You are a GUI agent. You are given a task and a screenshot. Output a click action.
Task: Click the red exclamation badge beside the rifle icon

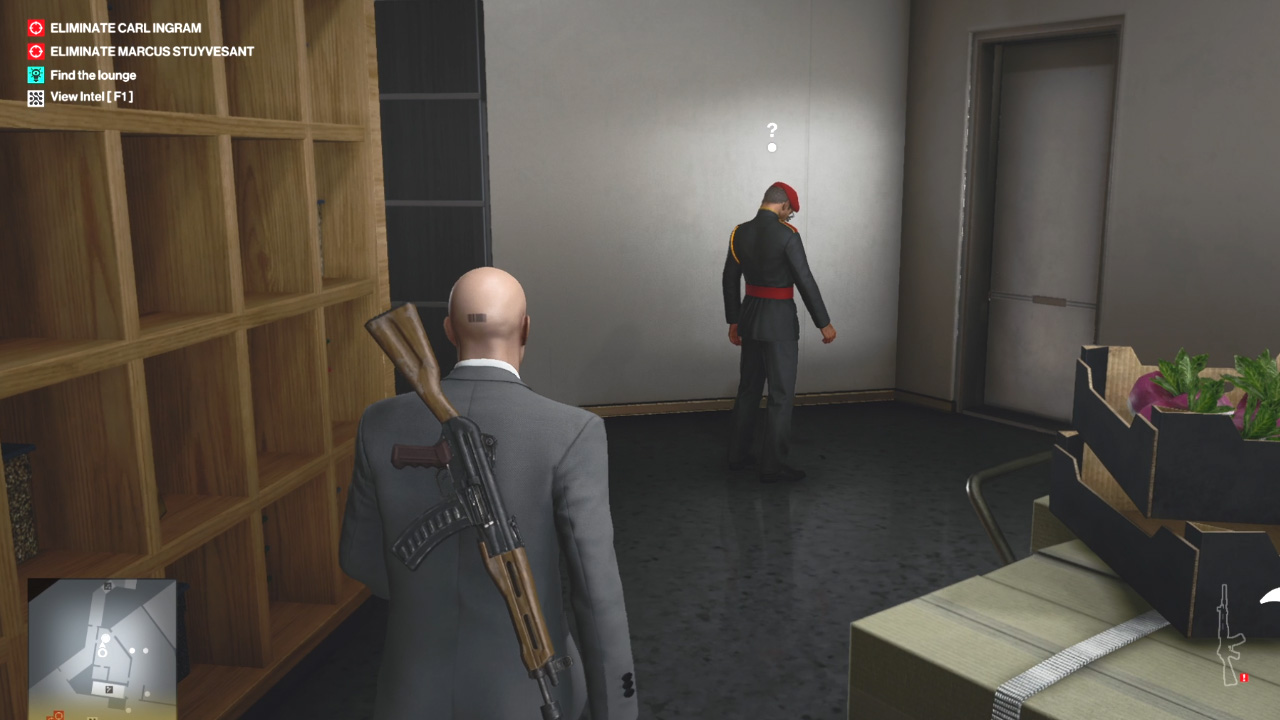coord(1244,678)
